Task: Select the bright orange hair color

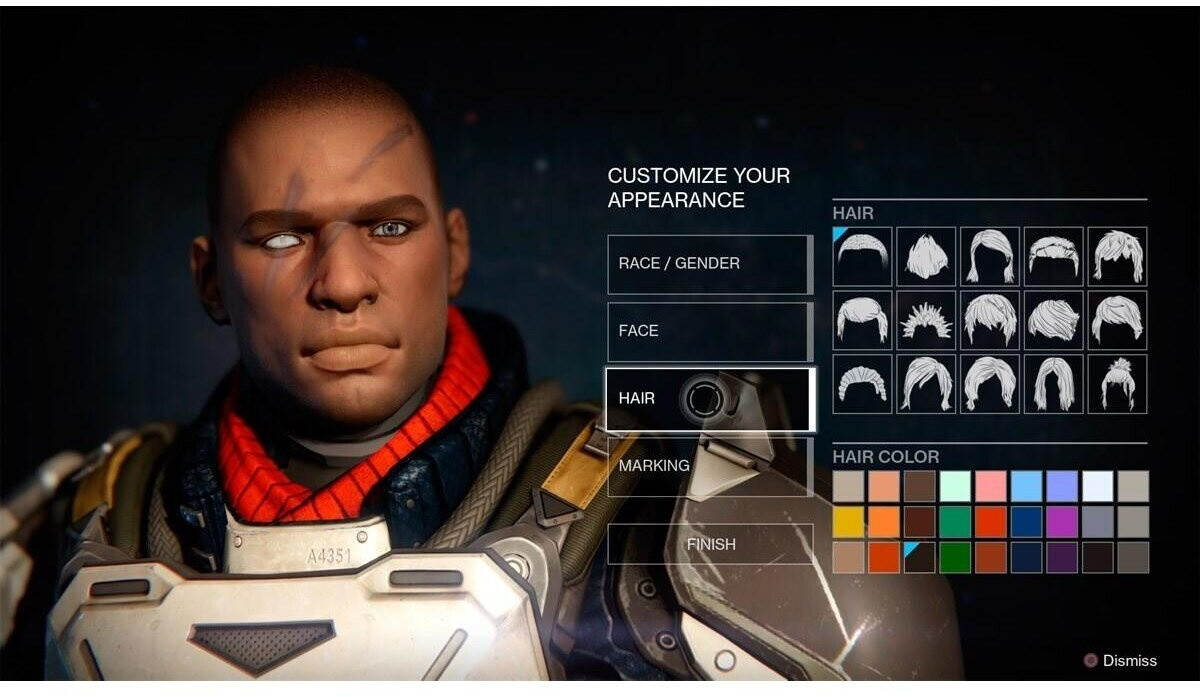Action: (884, 522)
